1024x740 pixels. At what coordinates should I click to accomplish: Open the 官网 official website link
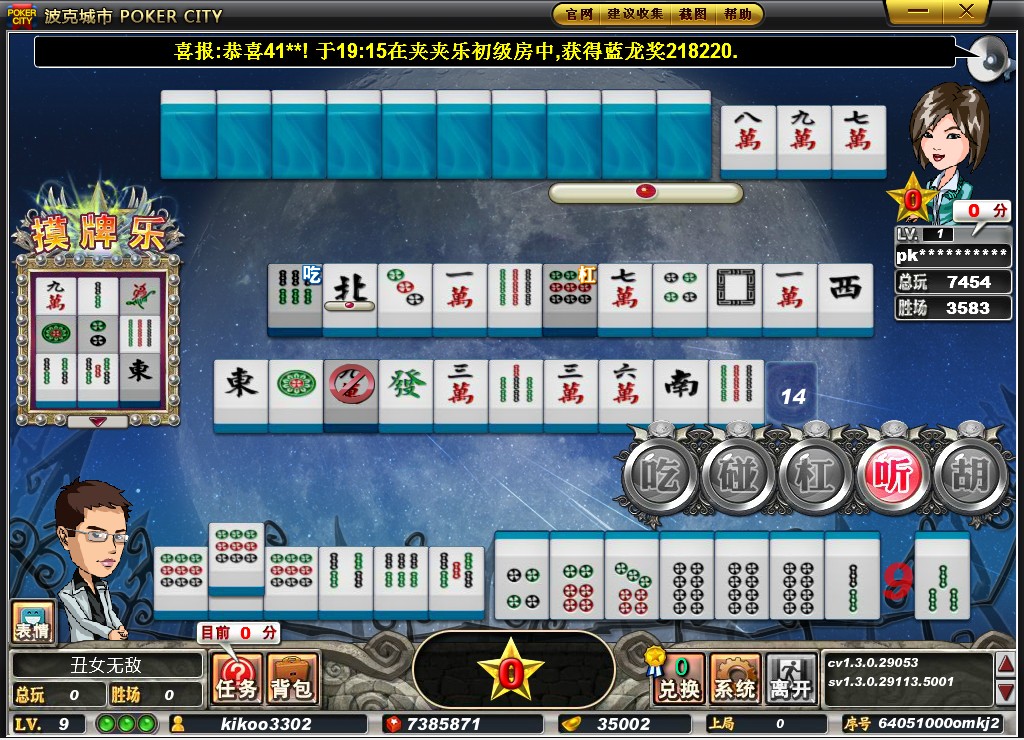[x=579, y=14]
